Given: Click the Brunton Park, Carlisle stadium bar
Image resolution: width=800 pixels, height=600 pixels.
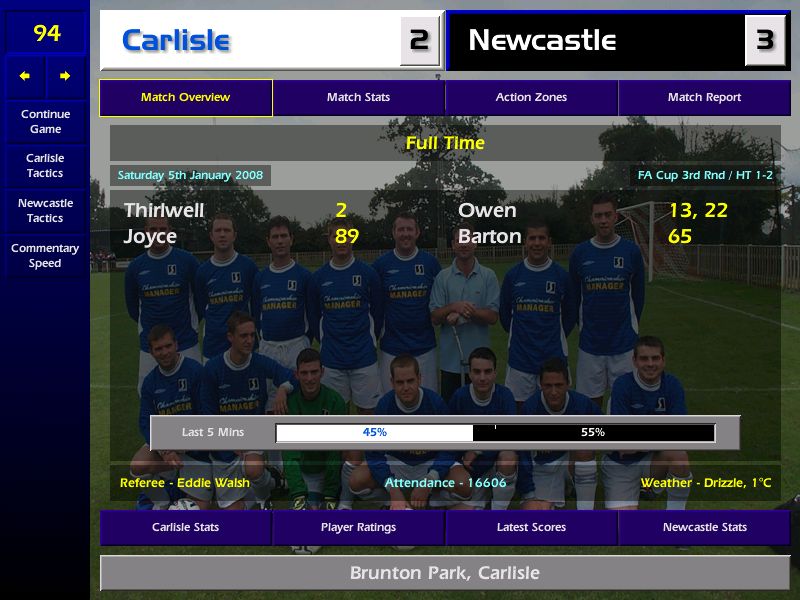Looking at the screenshot, I should tap(444, 573).
